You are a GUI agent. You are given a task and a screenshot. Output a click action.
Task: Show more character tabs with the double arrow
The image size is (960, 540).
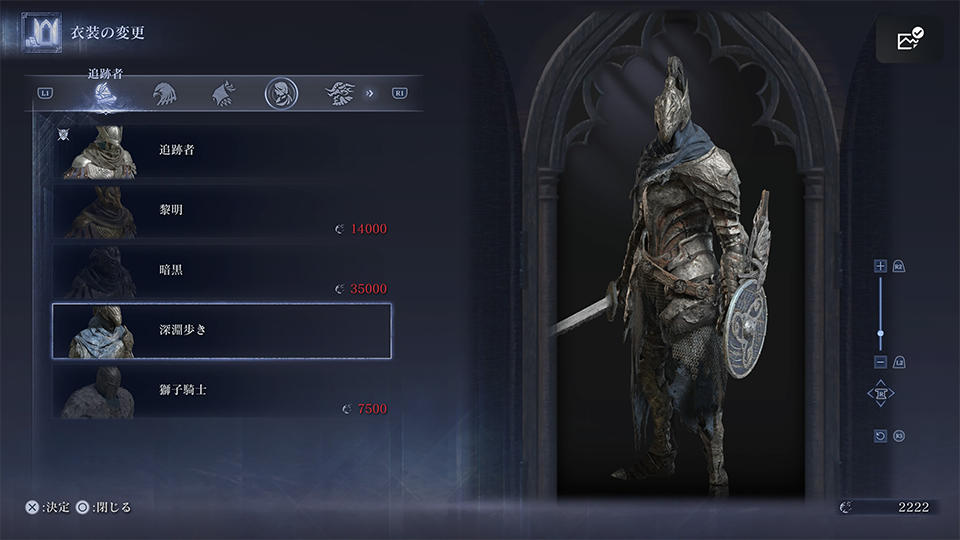coord(370,94)
